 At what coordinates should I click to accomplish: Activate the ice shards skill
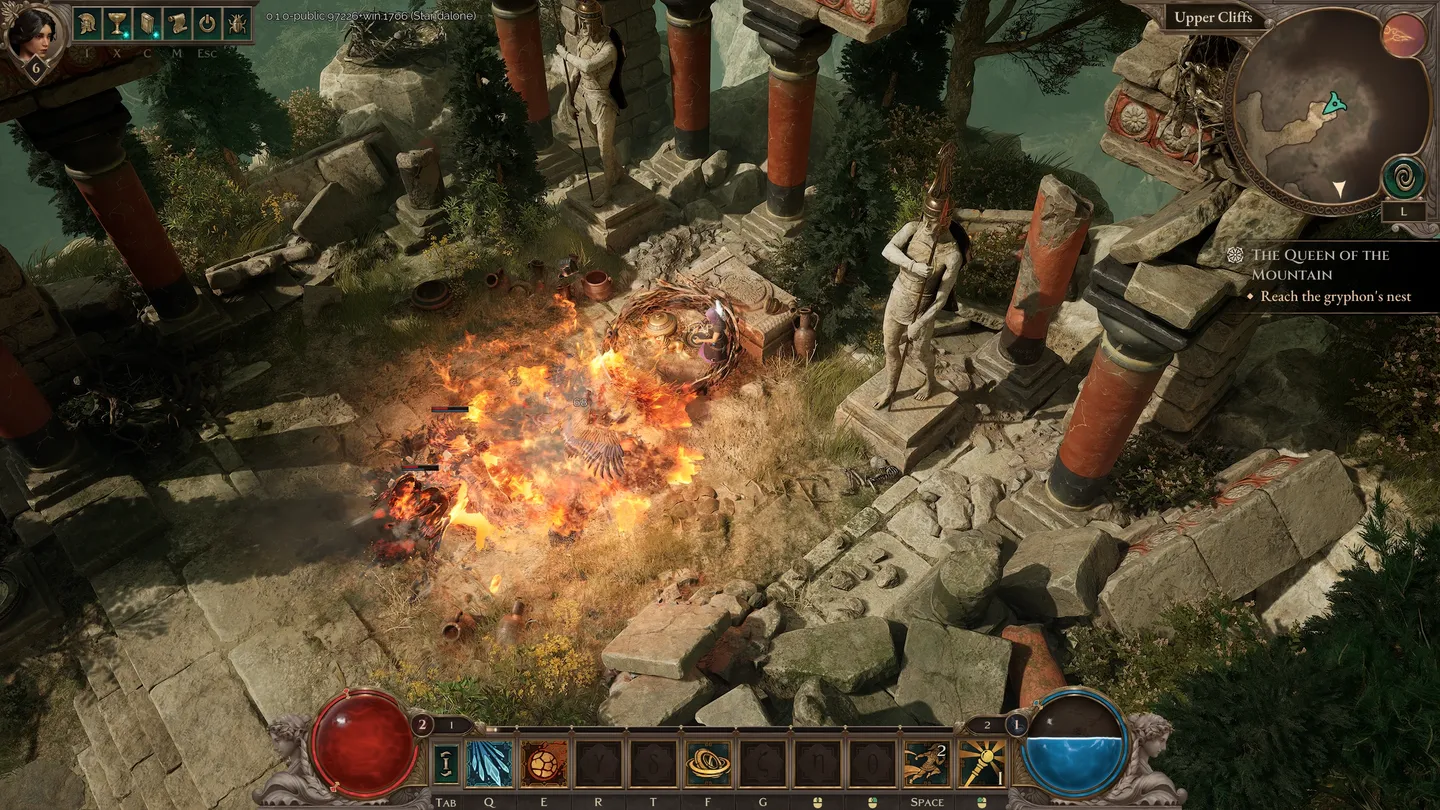pos(489,764)
